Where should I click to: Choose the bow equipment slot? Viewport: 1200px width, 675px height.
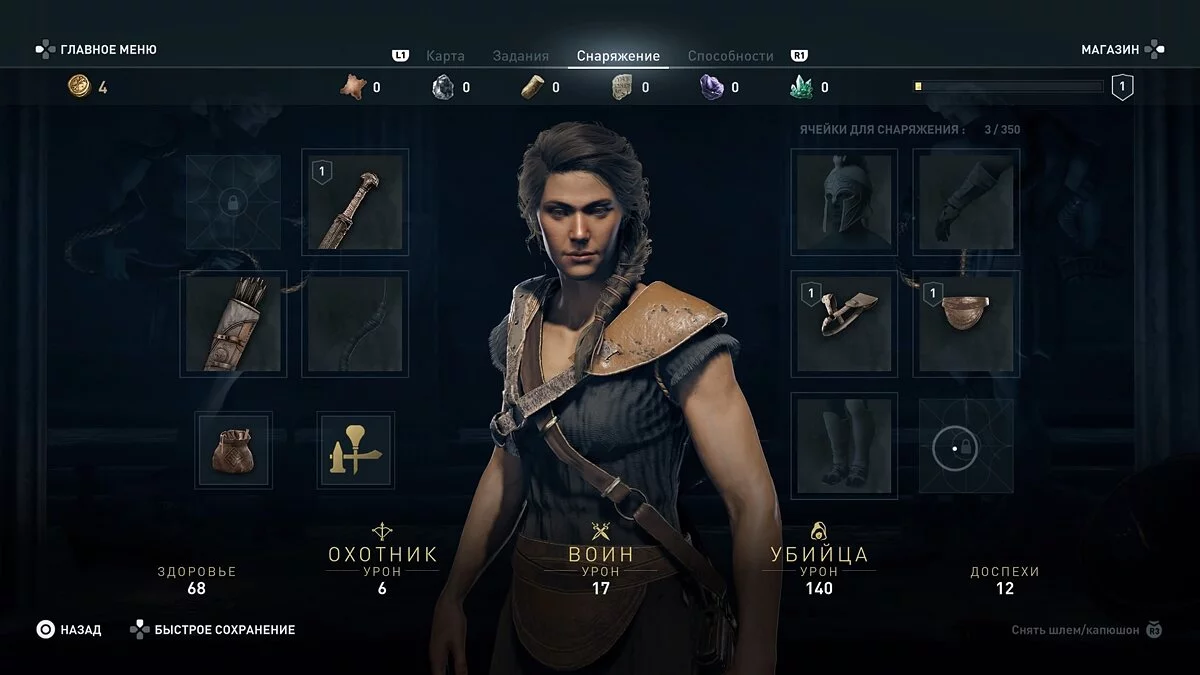[x=355, y=324]
